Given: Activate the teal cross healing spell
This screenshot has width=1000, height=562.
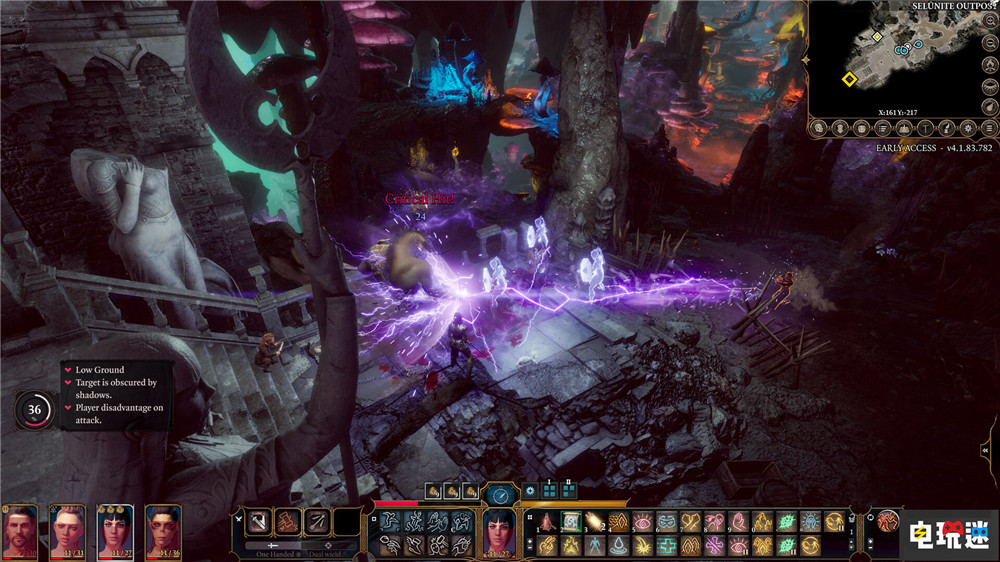Looking at the screenshot, I should tap(667, 545).
